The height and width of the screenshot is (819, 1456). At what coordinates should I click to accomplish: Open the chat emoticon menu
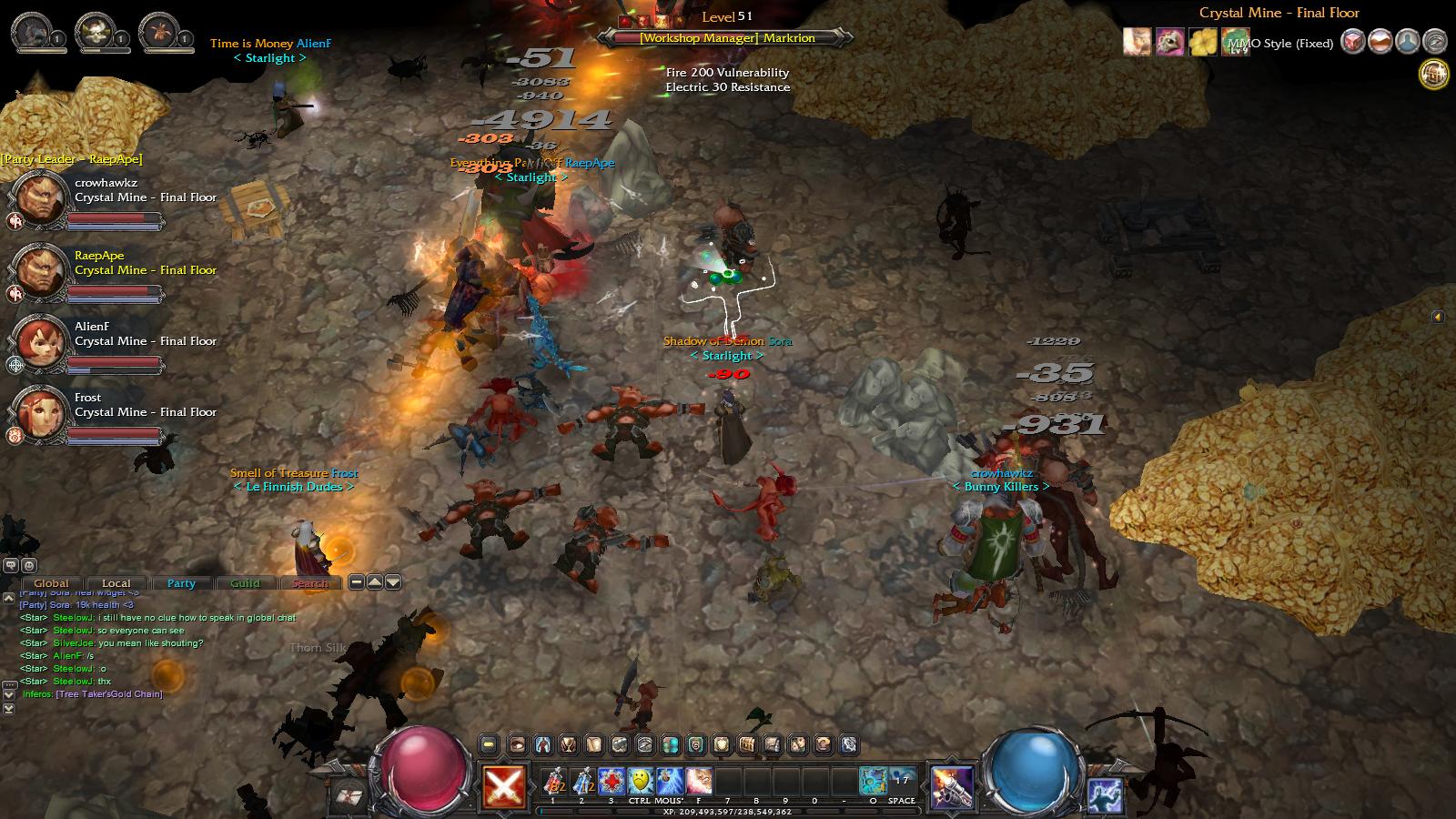click(x=29, y=566)
